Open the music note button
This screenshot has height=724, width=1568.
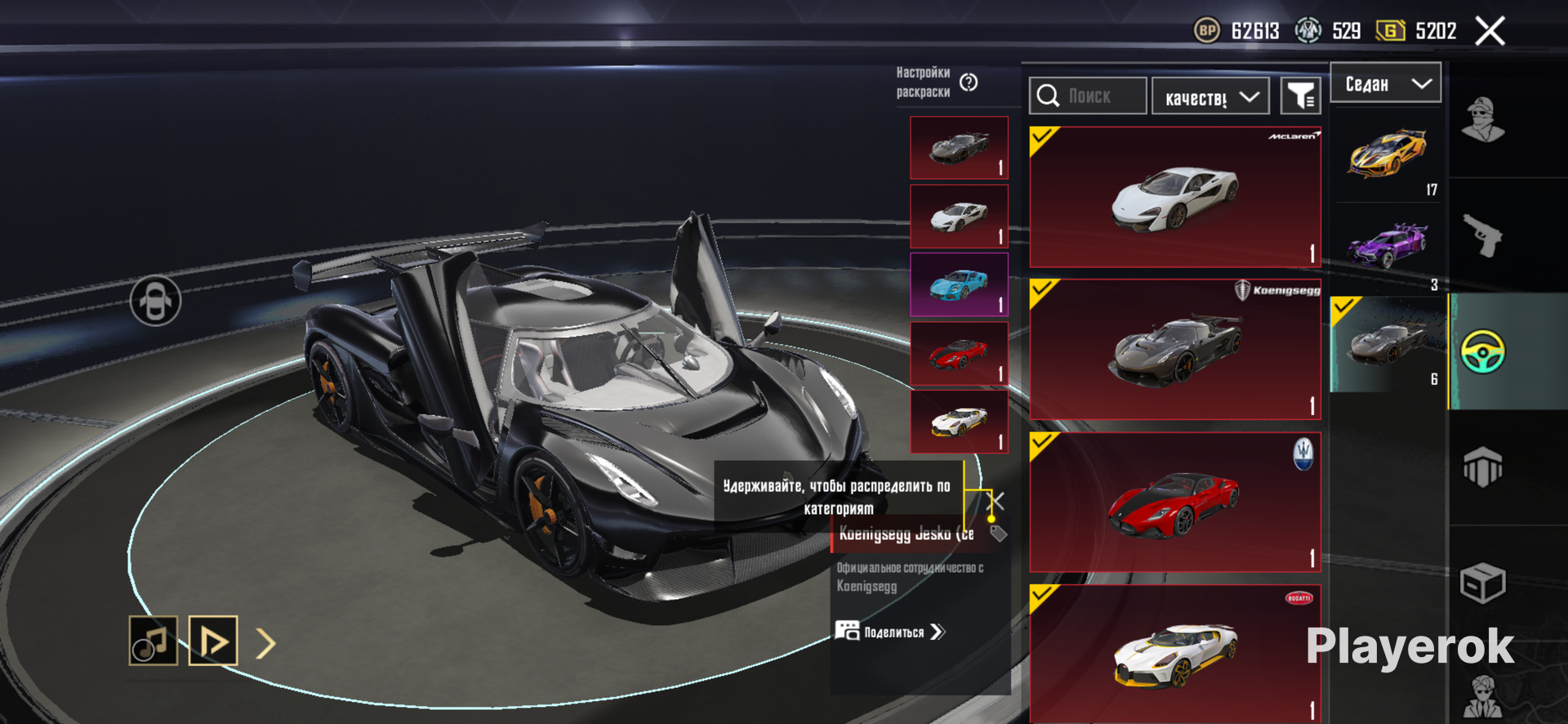pos(153,641)
